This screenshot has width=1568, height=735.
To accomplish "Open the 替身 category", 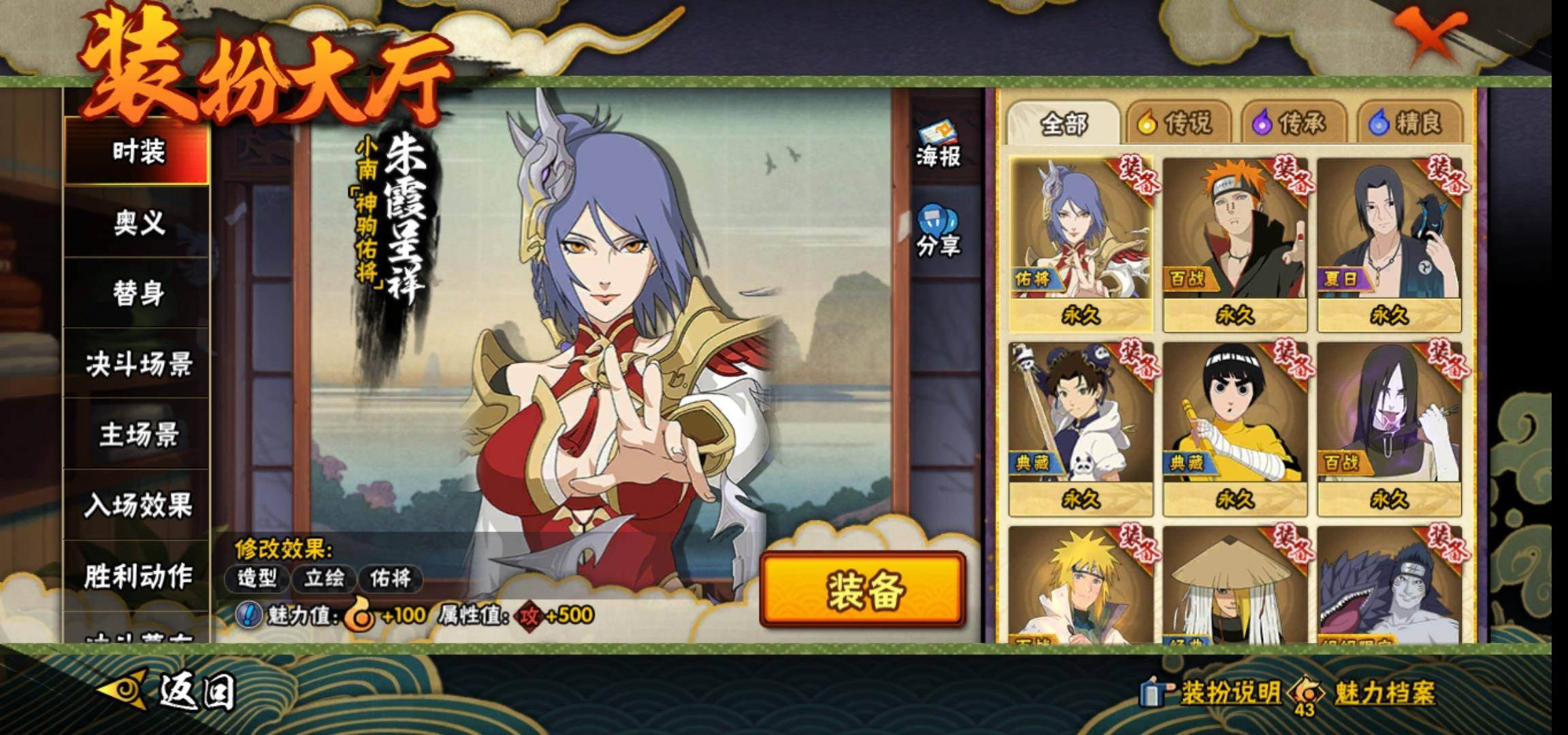I will click(x=137, y=293).
